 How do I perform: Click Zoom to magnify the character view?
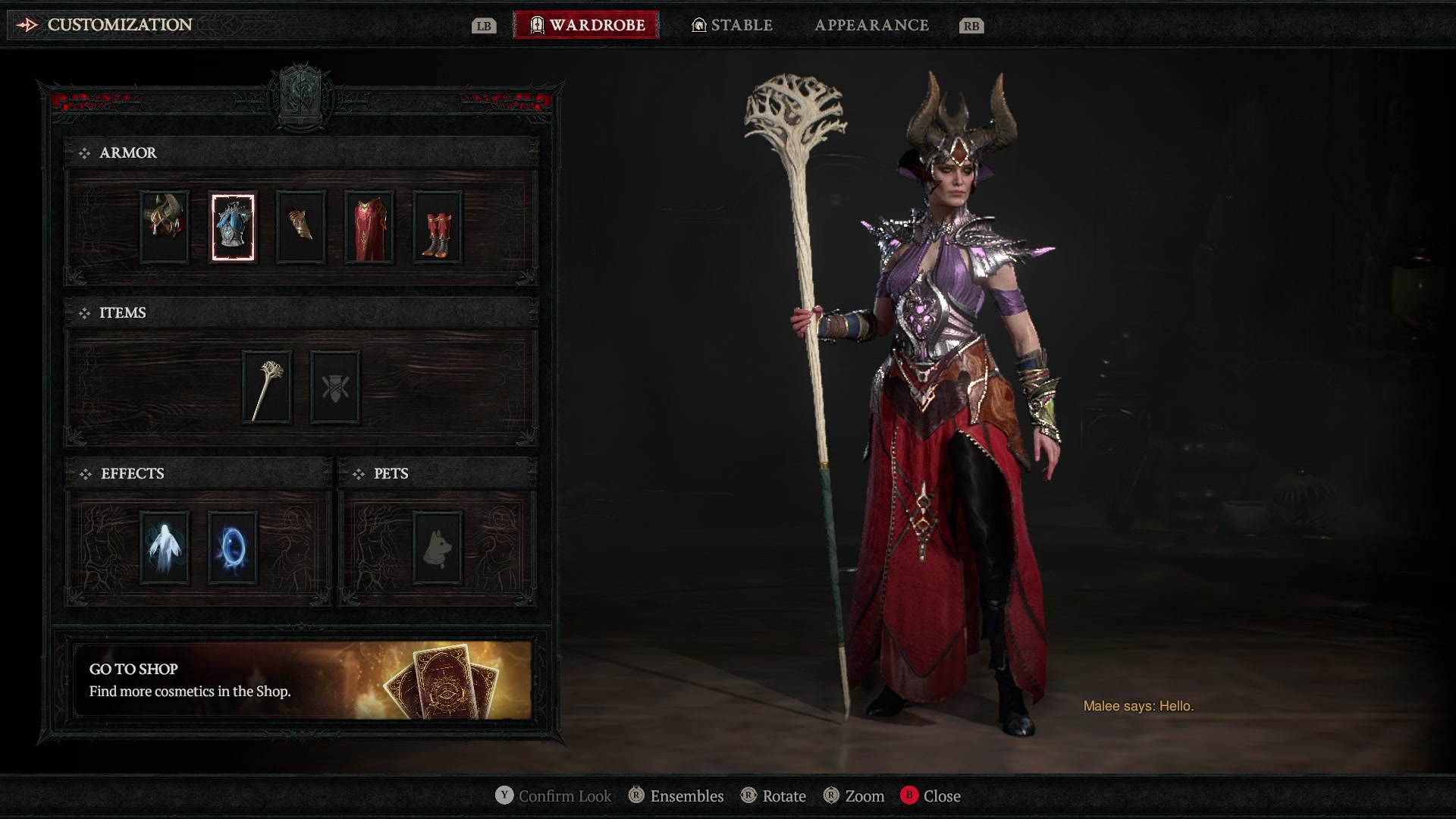856,796
